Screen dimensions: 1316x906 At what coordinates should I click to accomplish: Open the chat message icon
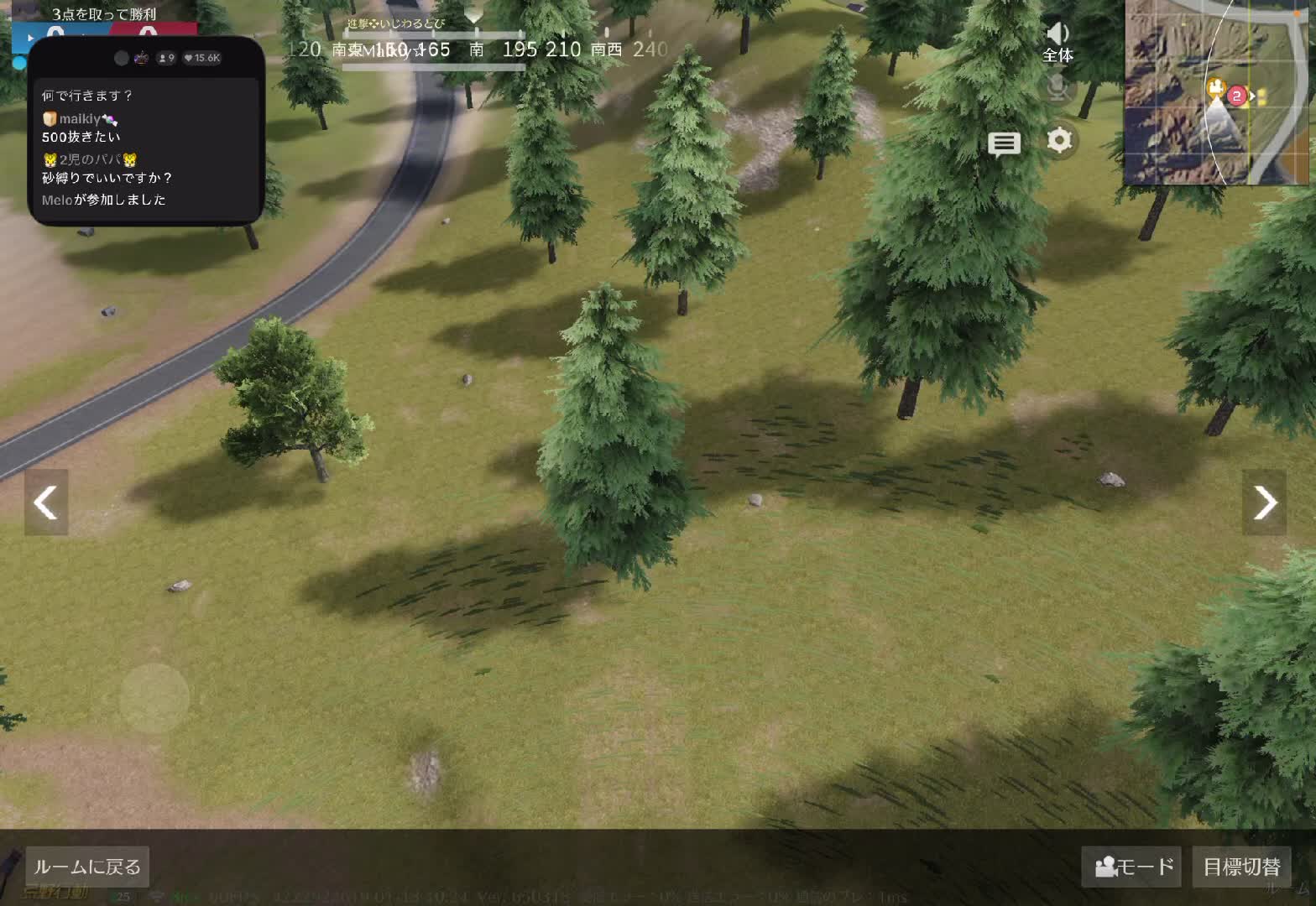(x=1004, y=144)
